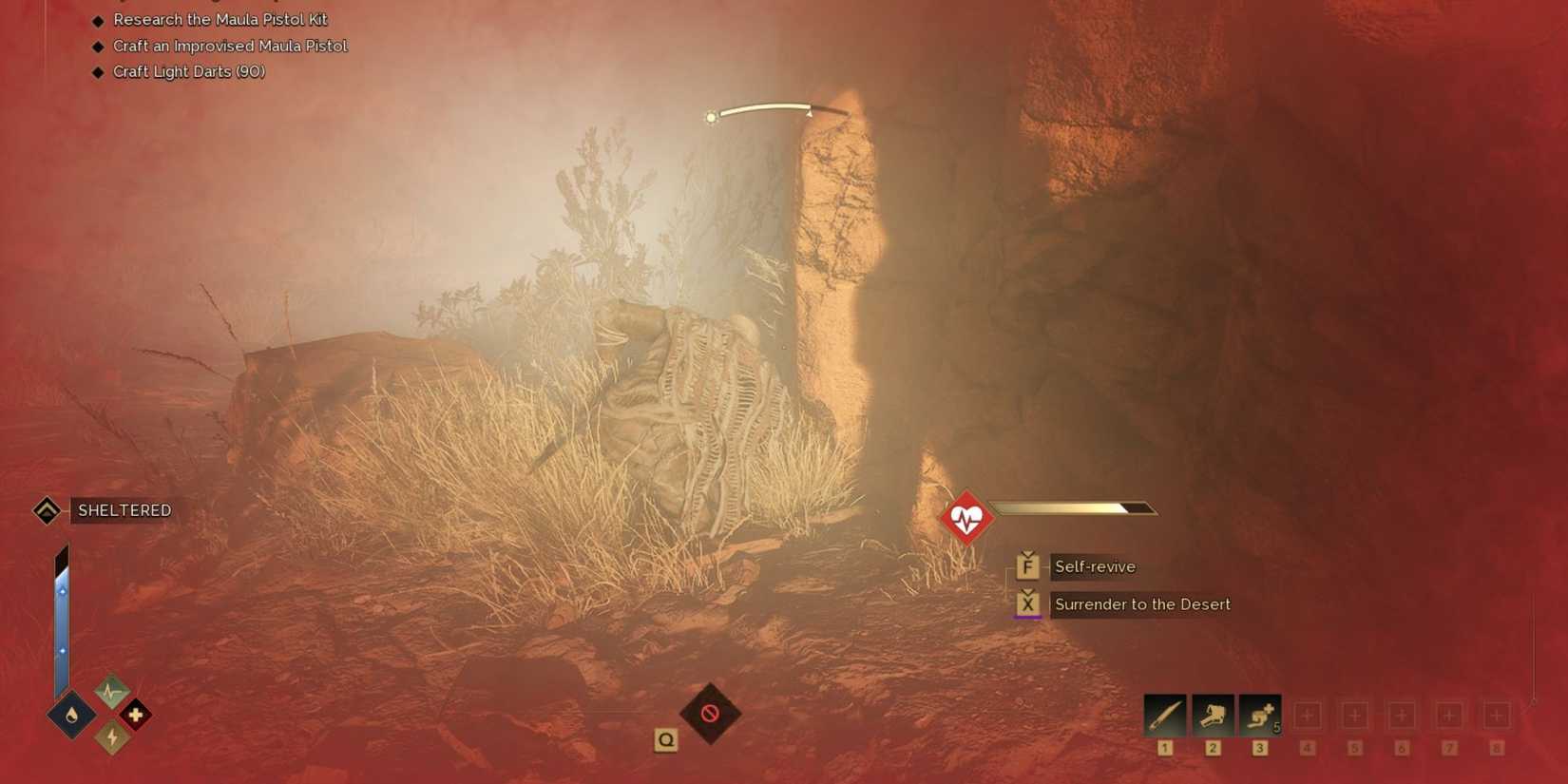Select Surrender to the Desert

point(1141,604)
